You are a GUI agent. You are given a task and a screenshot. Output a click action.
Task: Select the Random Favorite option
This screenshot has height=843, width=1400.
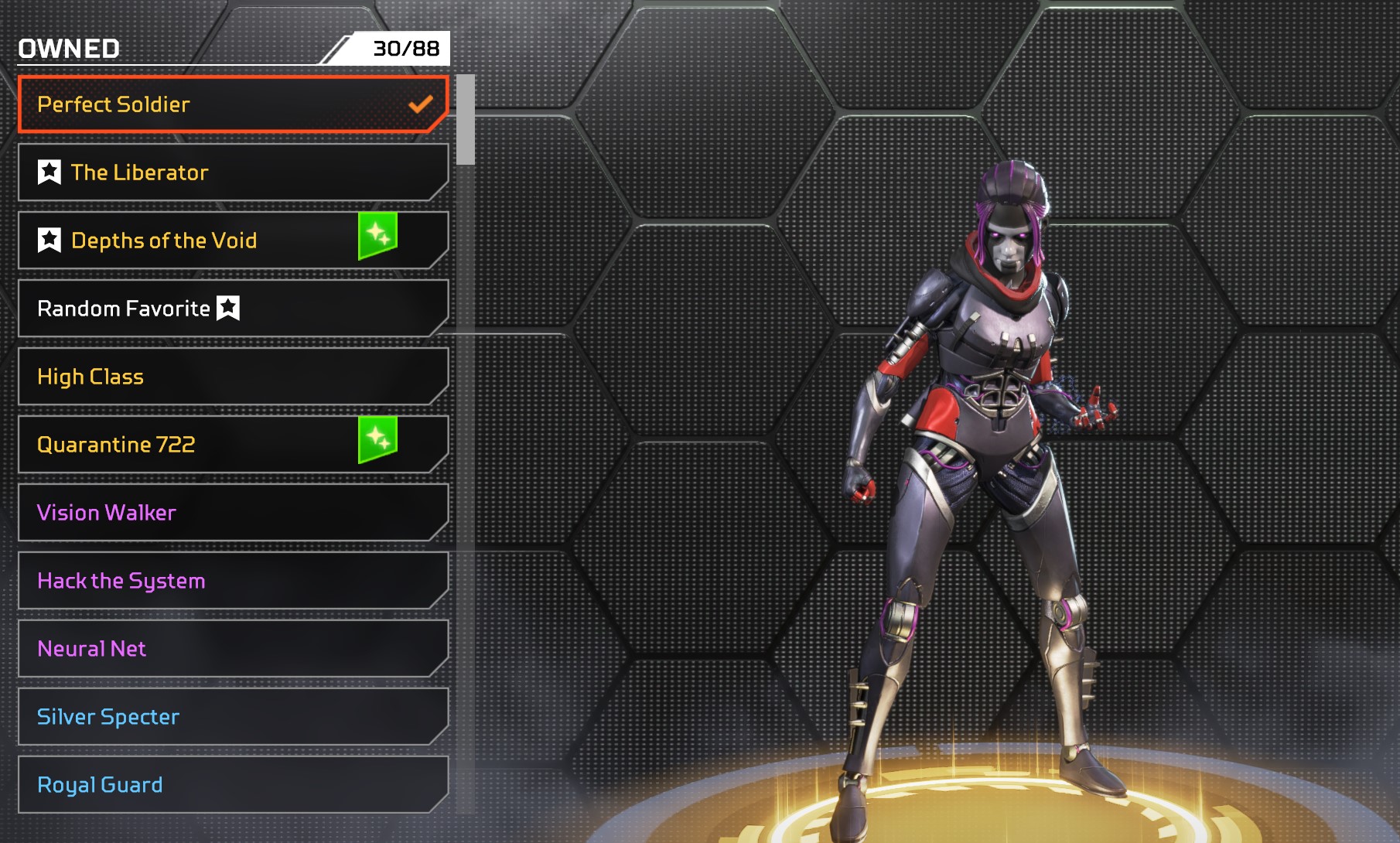pyautogui.click(x=232, y=309)
